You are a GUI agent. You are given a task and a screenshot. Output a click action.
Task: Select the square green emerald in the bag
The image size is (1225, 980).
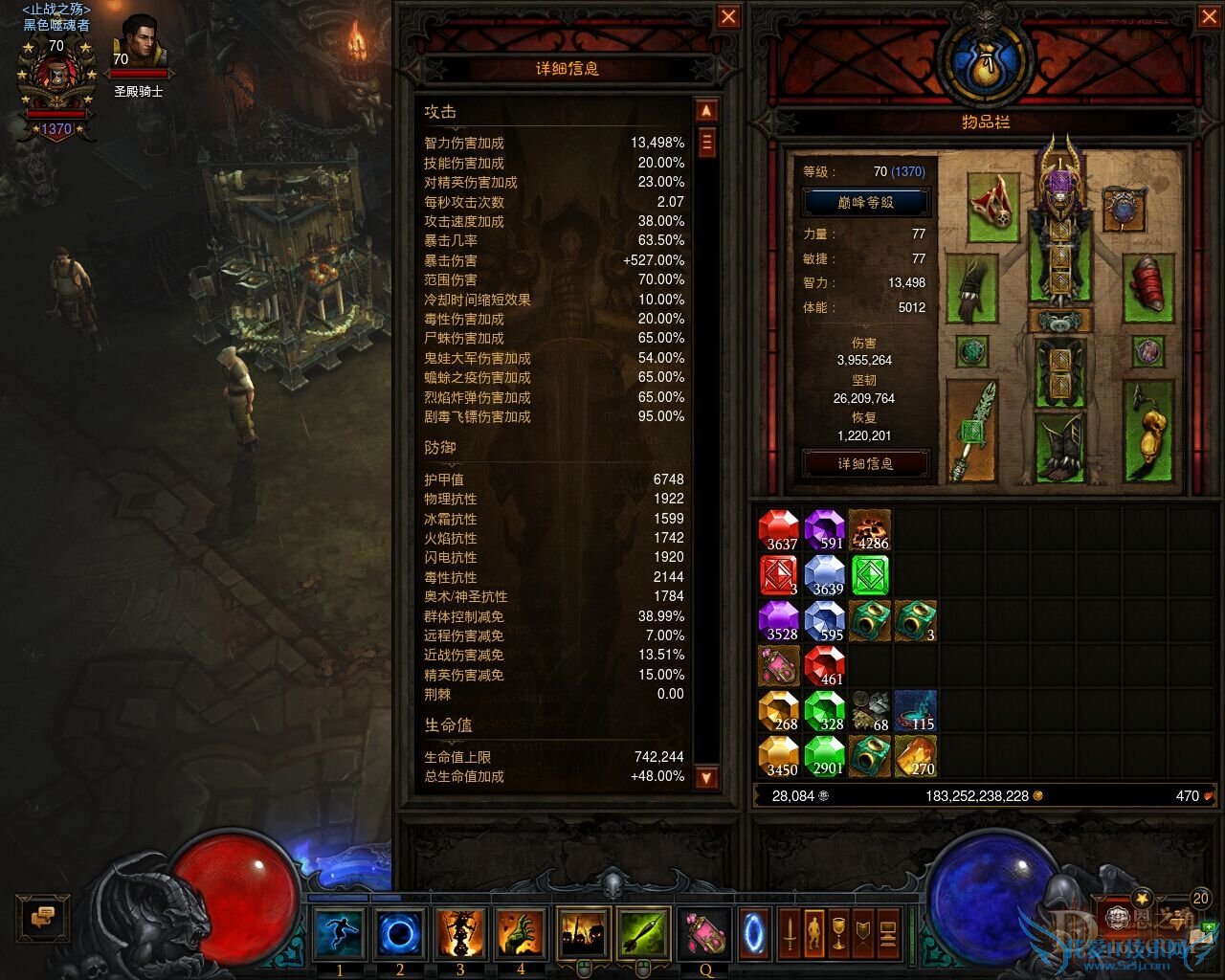tap(870, 575)
